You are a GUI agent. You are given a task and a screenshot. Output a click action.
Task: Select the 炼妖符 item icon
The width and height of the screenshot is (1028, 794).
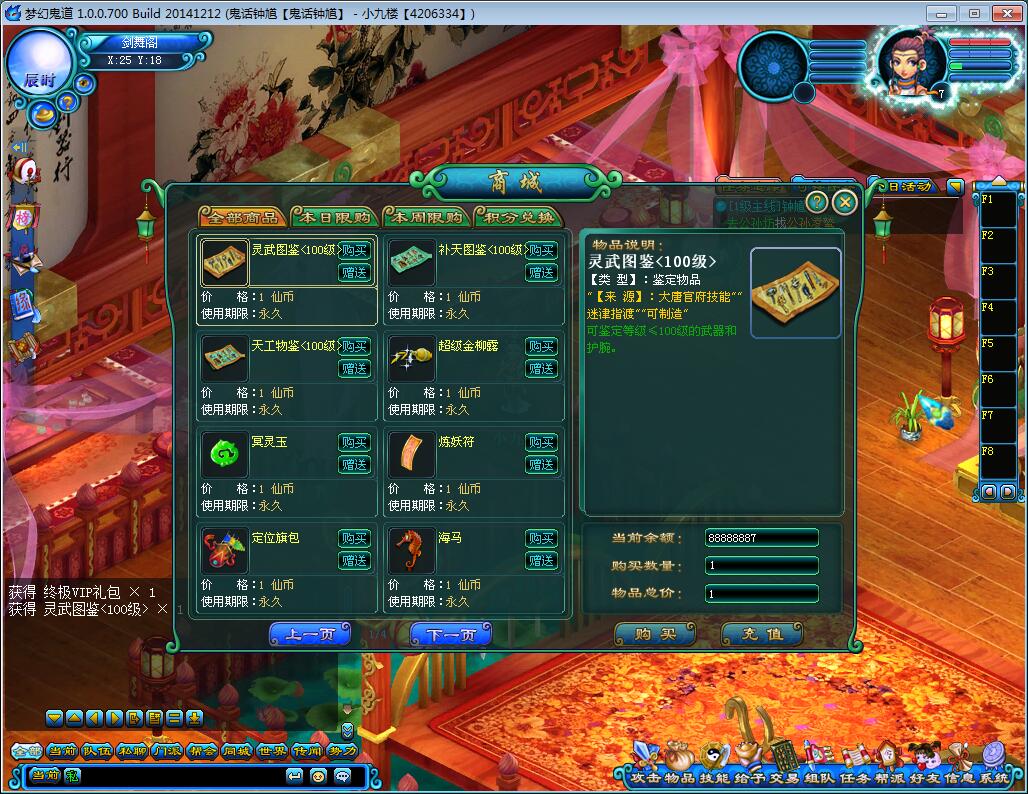410,453
